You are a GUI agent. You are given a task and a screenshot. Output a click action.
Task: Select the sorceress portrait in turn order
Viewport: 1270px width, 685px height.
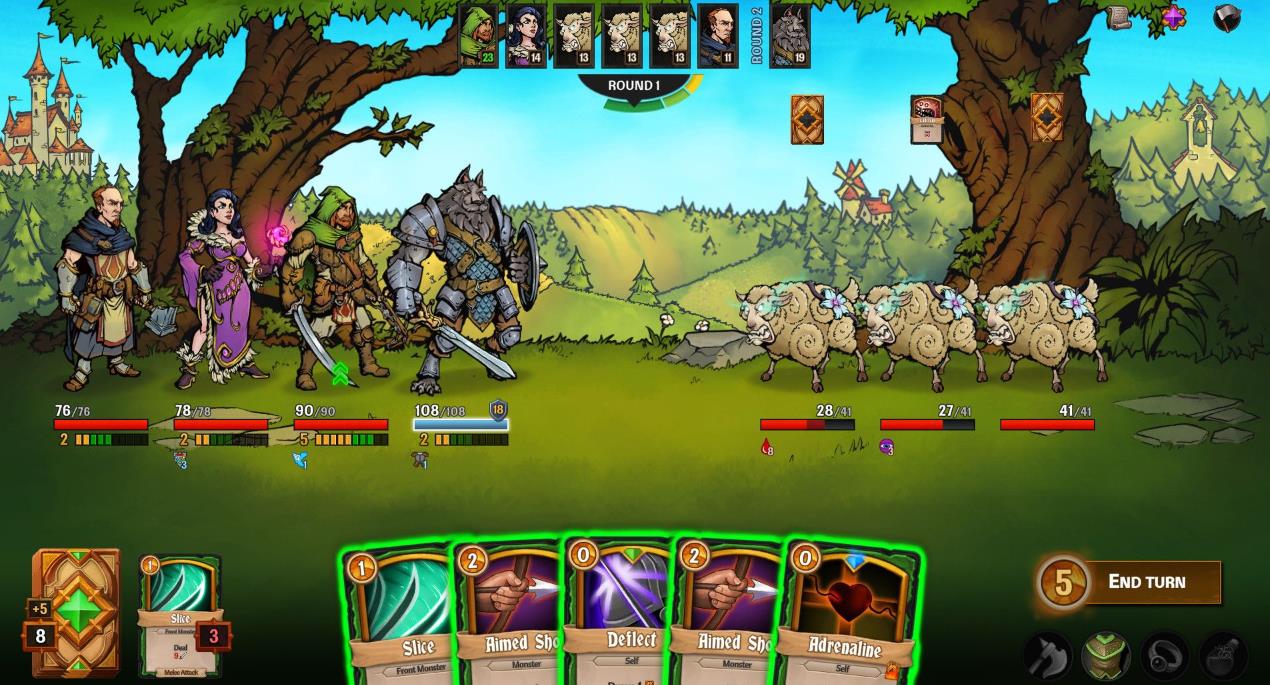point(526,35)
